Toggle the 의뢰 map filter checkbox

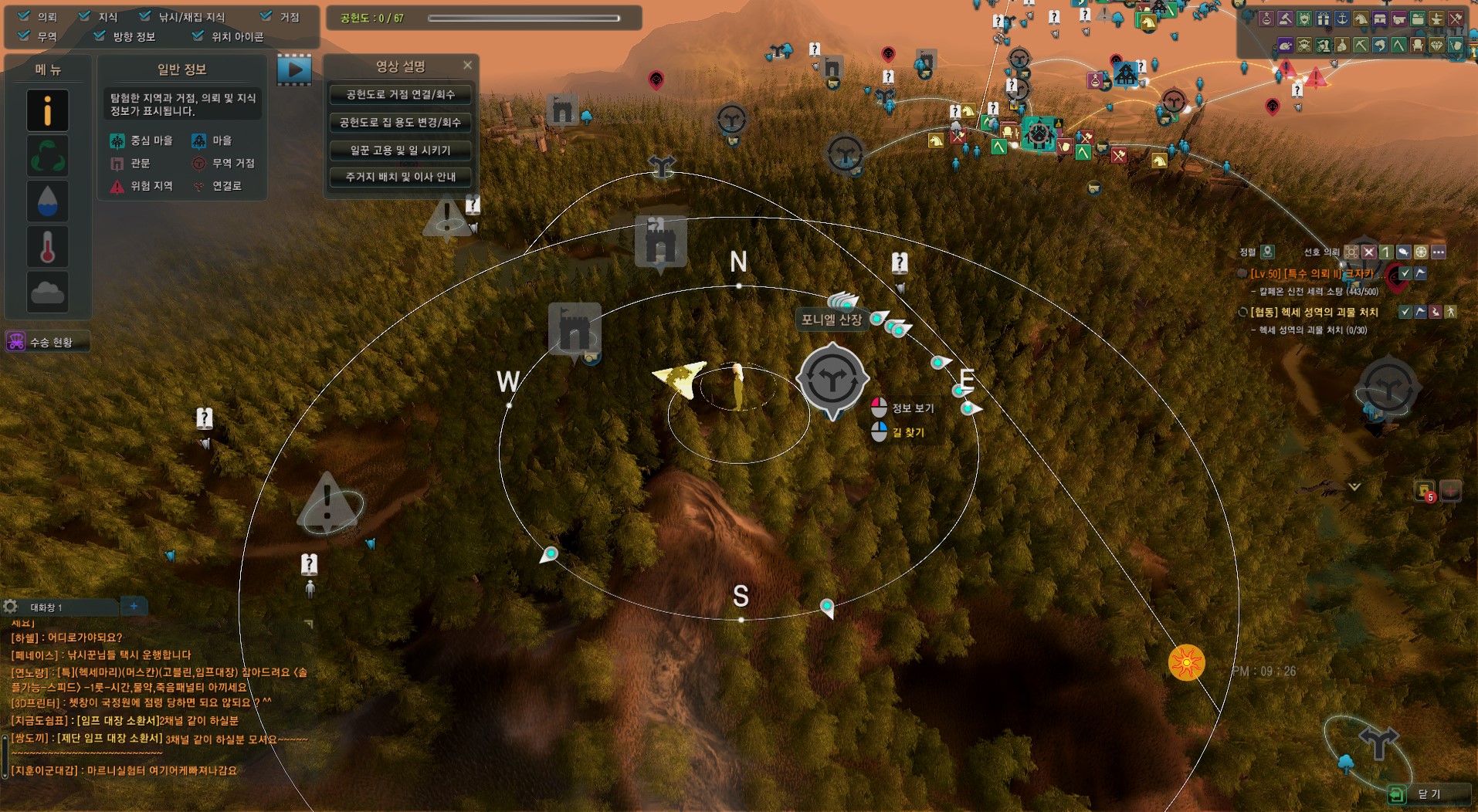point(25,16)
